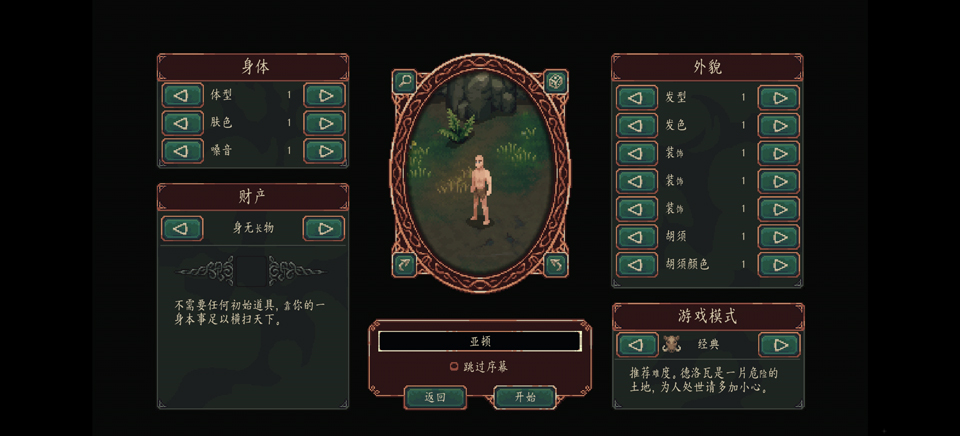Select the previous 发型 hairstyle

tap(637, 98)
